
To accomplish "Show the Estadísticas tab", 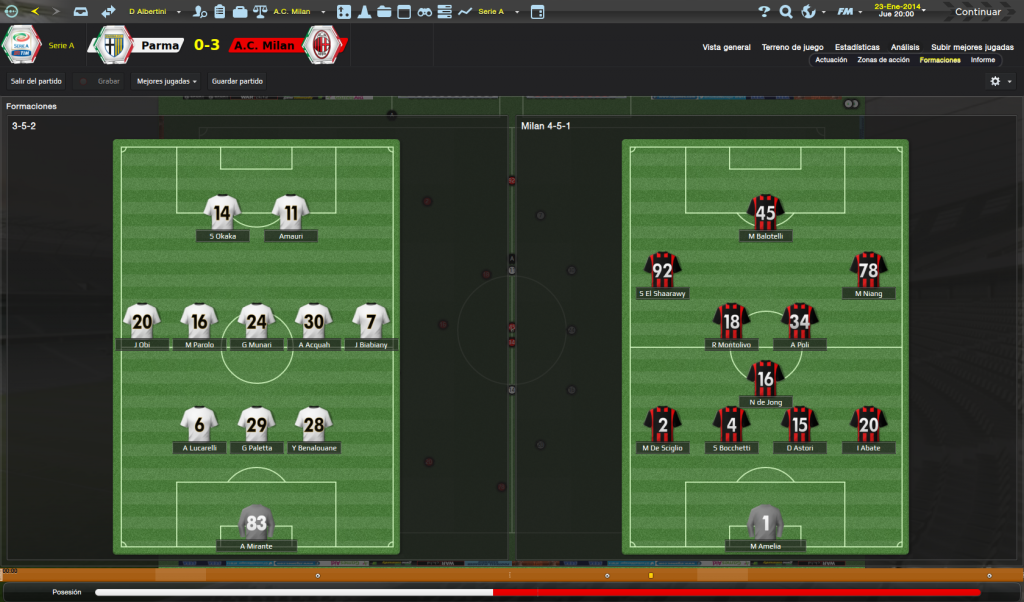I will [857, 47].
